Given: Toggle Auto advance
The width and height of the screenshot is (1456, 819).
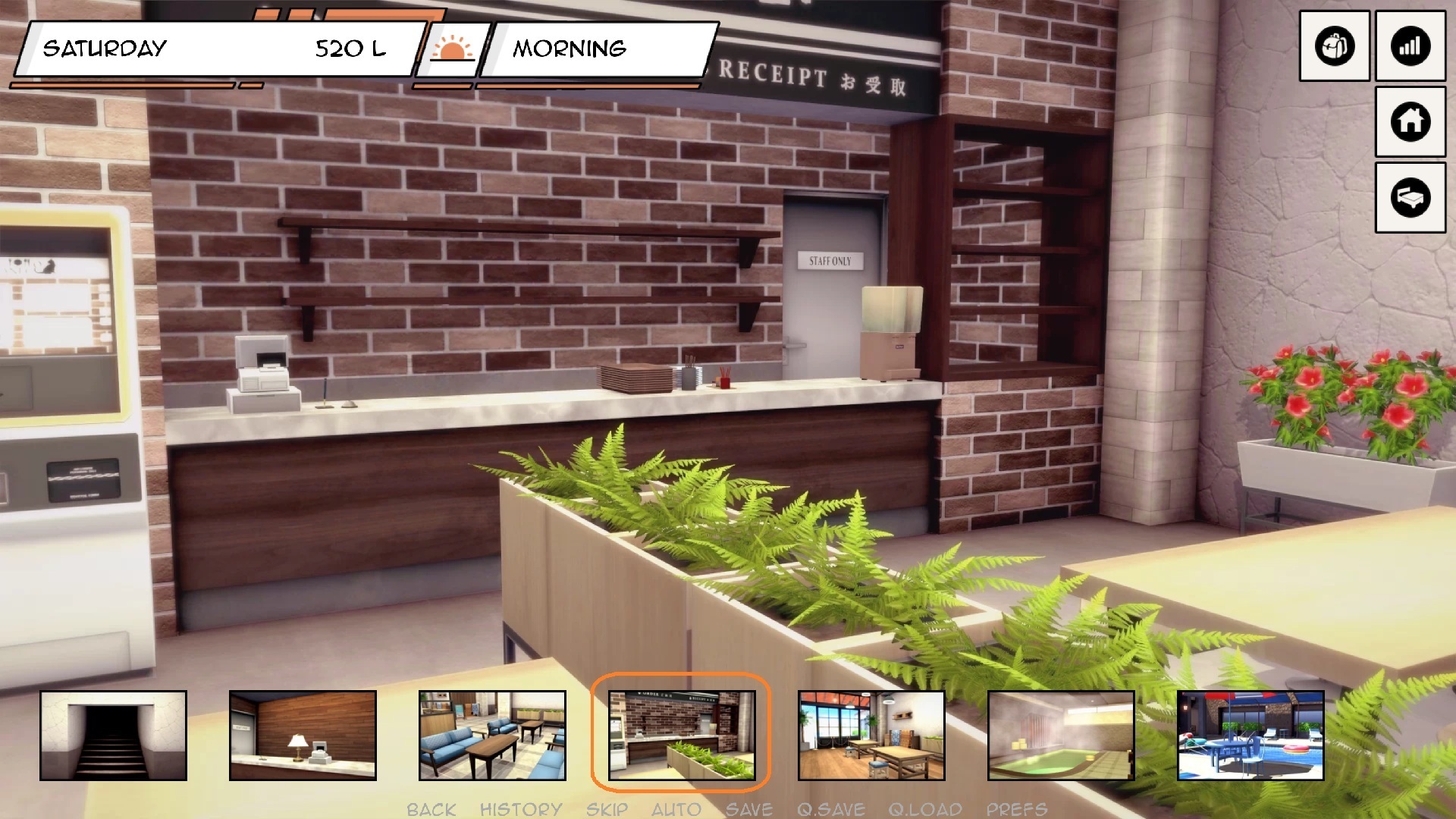Looking at the screenshot, I should (x=676, y=809).
